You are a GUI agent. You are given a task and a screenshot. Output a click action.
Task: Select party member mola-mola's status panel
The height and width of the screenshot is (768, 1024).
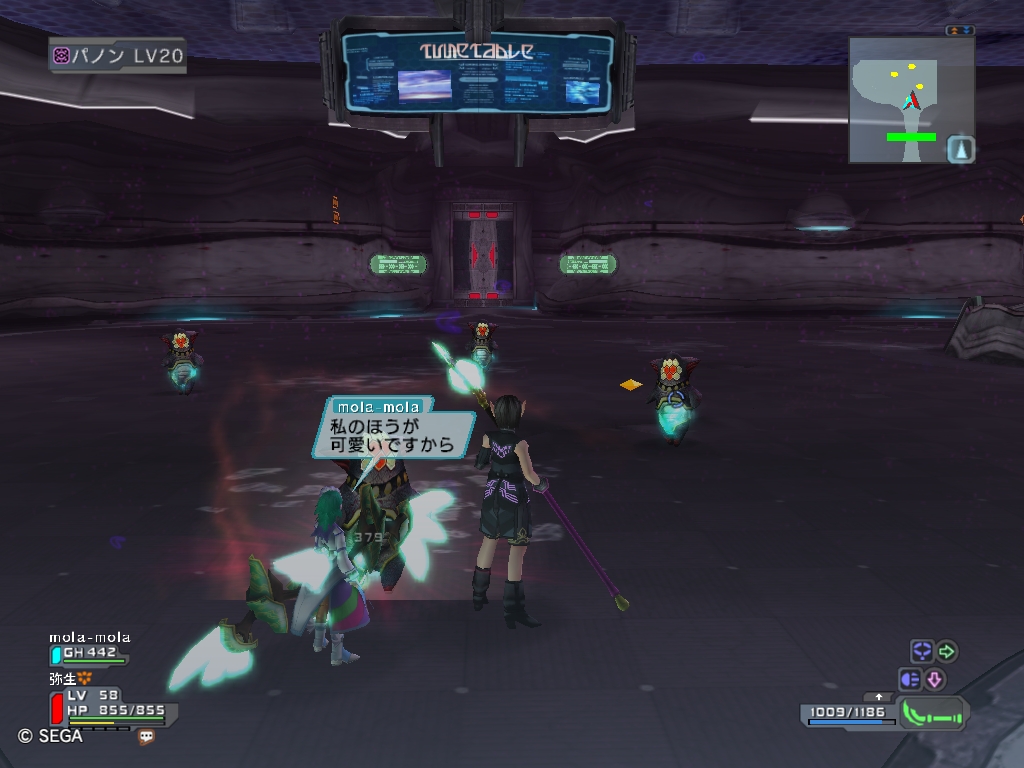point(90,648)
